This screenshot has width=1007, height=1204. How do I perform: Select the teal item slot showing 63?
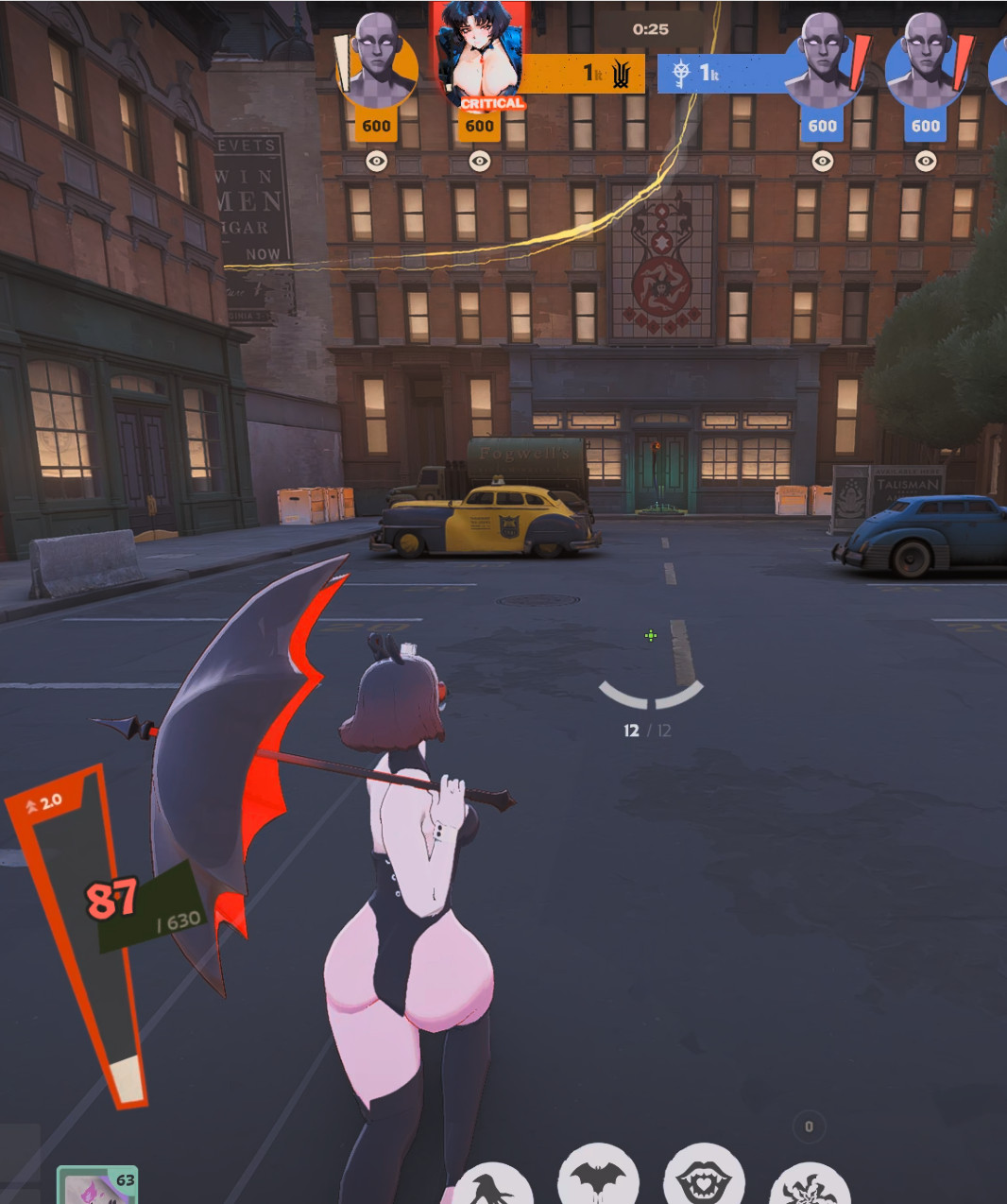click(x=97, y=1186)
